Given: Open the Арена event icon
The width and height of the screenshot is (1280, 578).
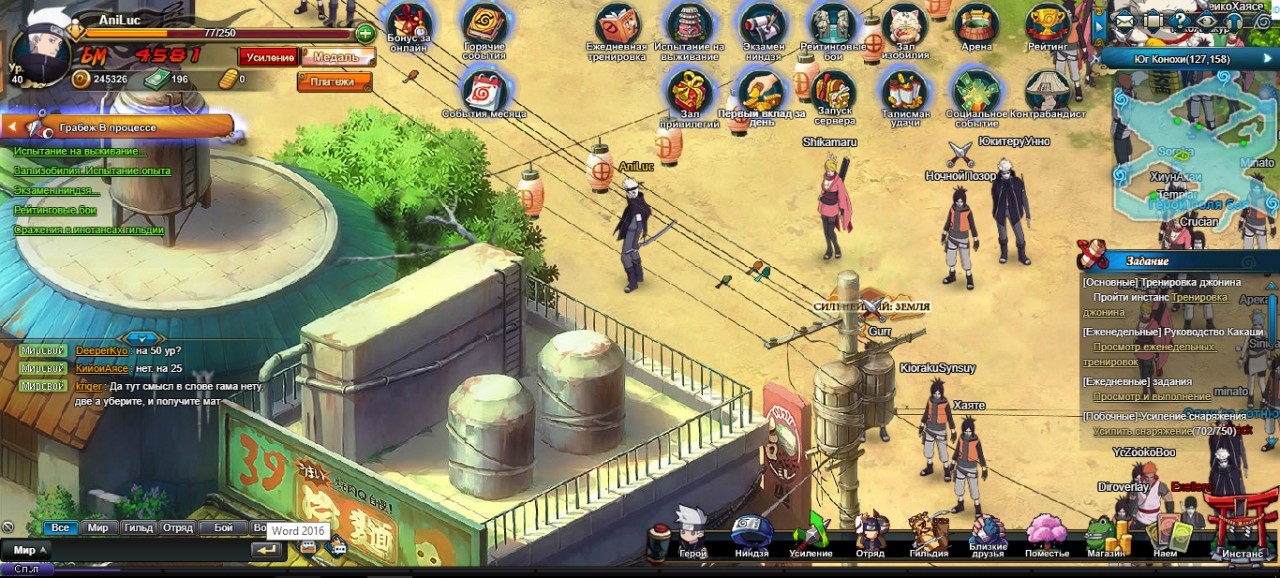Looking at the screenshot, I should [x=975, y=25].
